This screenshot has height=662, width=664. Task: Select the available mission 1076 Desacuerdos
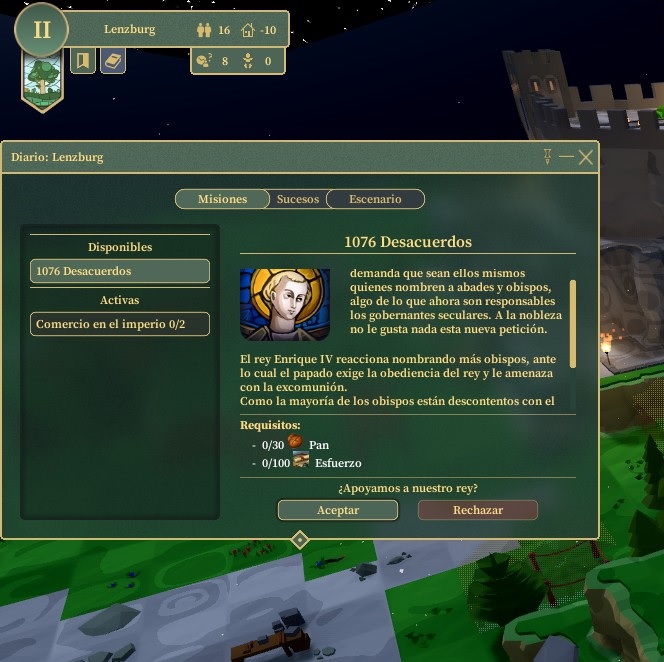(120, 271)
